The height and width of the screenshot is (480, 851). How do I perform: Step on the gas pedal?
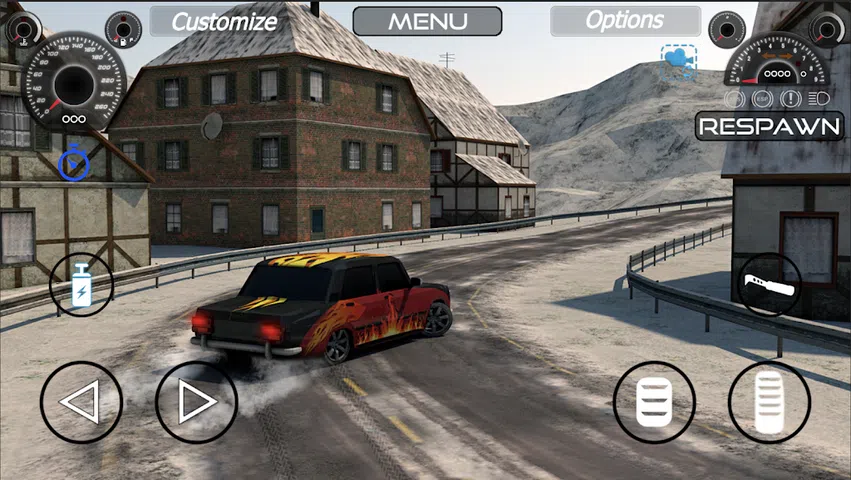click(769, 402)
